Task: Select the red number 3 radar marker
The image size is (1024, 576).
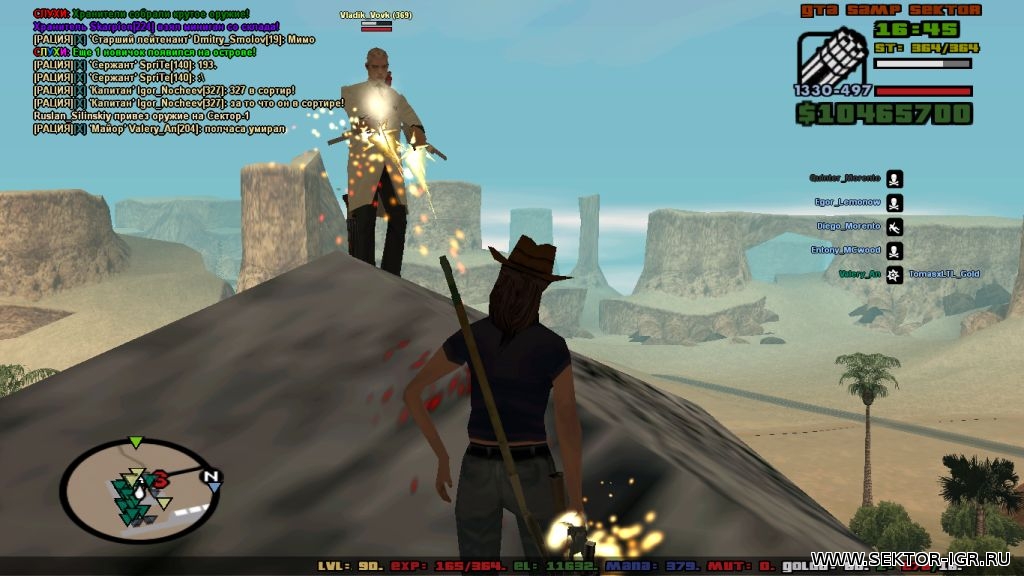Action: pyautogui.click(x=160, y=482)
